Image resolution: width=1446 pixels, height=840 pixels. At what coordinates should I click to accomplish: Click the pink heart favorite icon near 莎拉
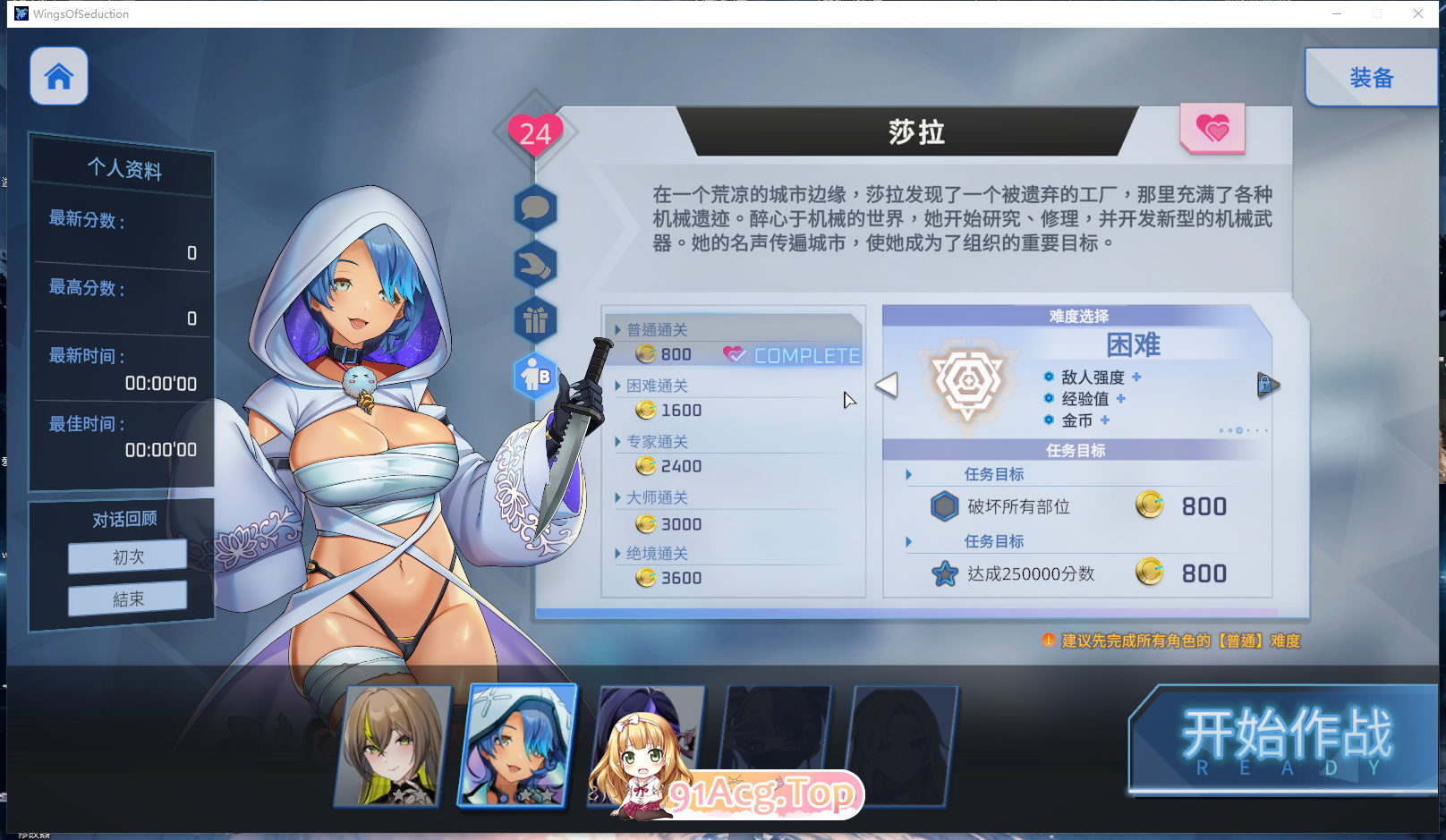[1212, 130]
